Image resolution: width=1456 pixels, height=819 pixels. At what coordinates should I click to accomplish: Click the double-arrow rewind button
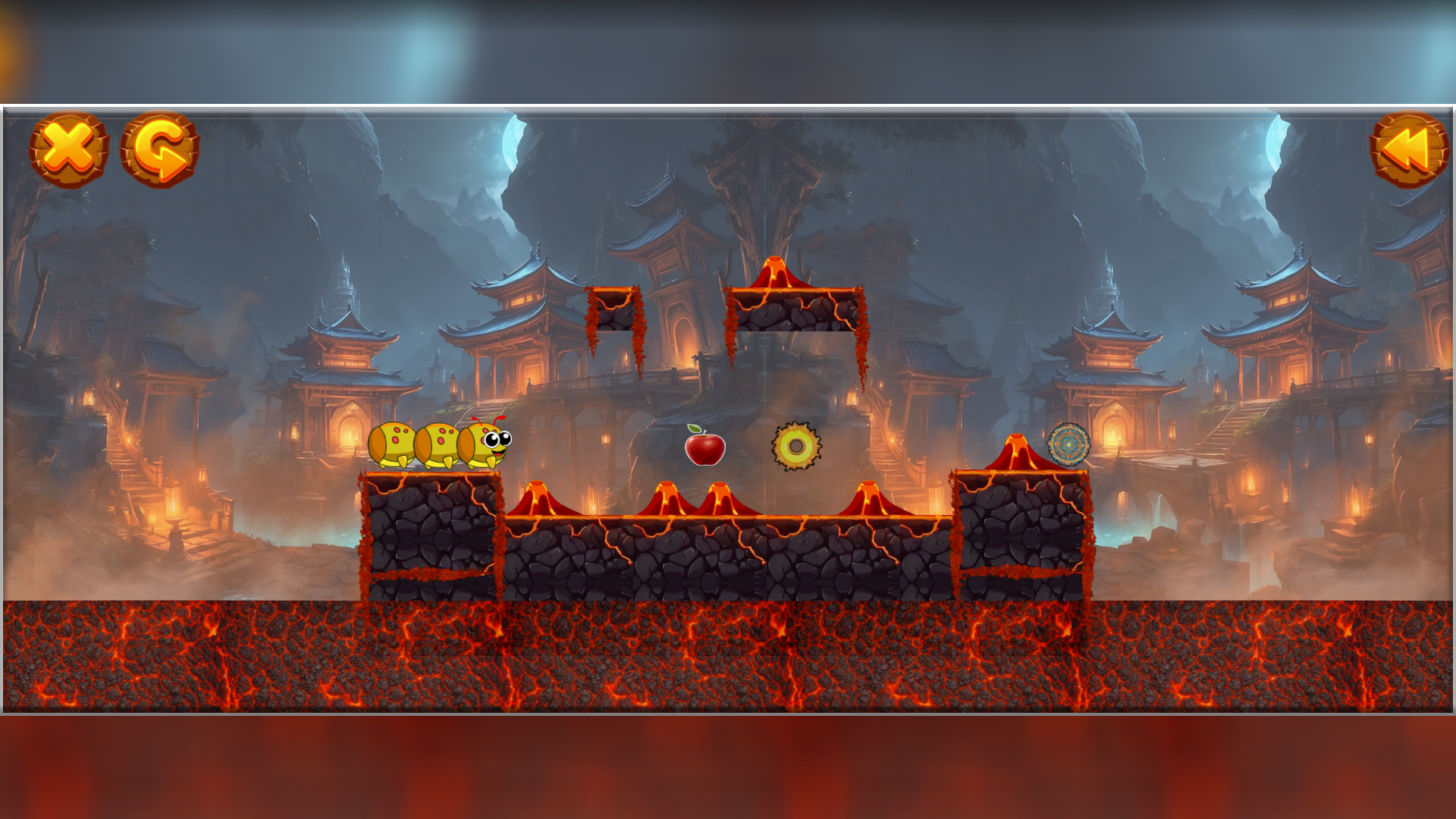[1408, 149]
